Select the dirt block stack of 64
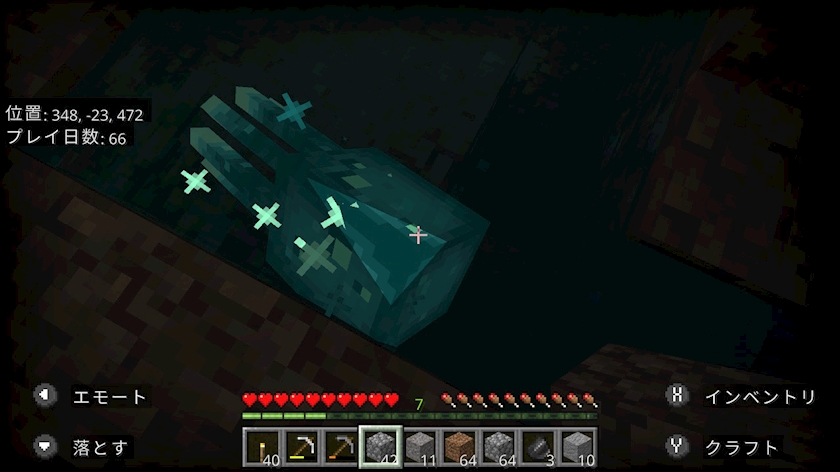The width and height of the screenshot is (840, 472). coord(459,447)
